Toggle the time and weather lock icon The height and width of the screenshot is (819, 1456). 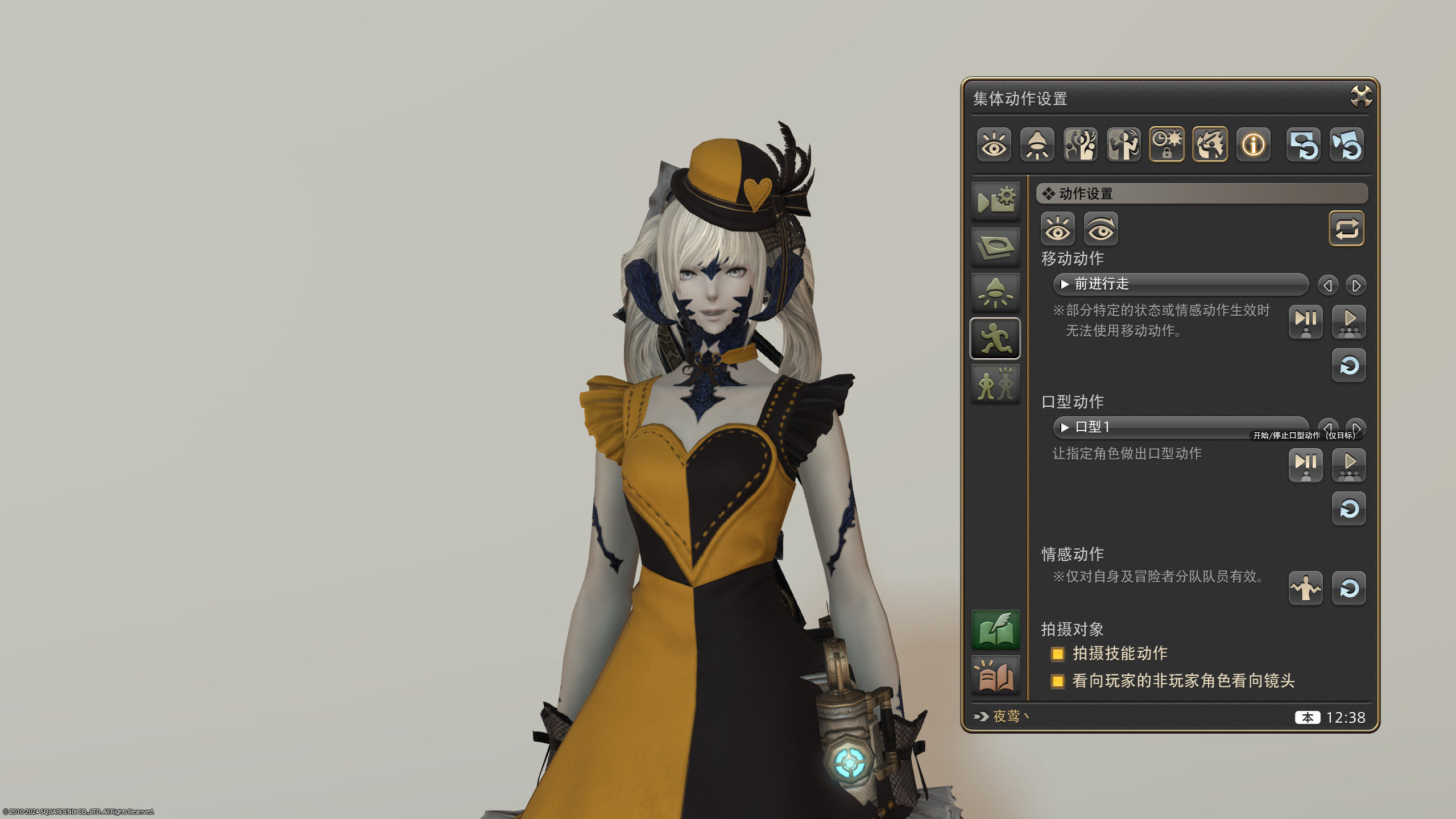tap(1167, 144)
